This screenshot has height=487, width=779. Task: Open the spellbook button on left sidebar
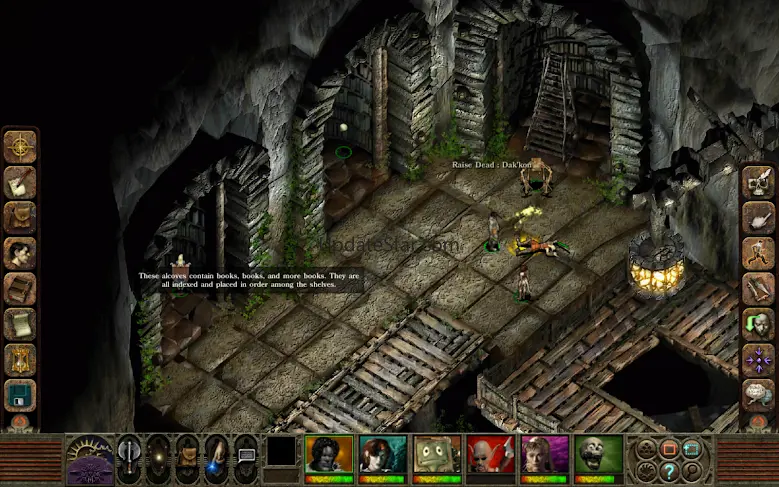(19, 288)
